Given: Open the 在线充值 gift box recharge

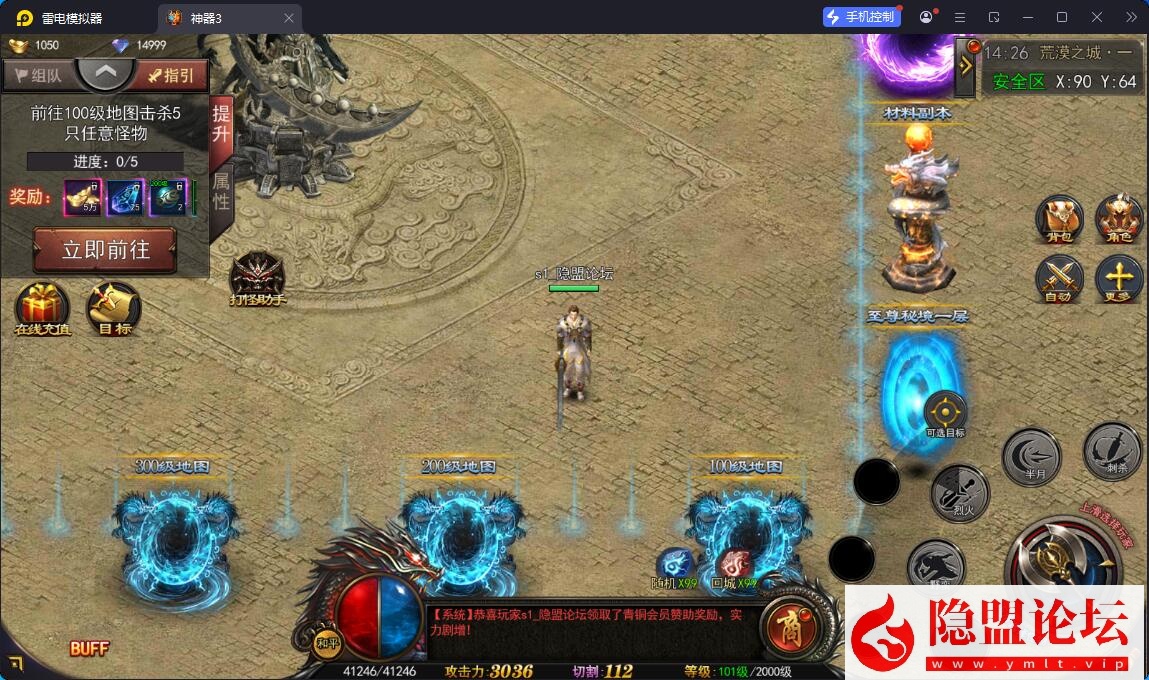Looking at the screenshot, I should click(x=42, y=307).
